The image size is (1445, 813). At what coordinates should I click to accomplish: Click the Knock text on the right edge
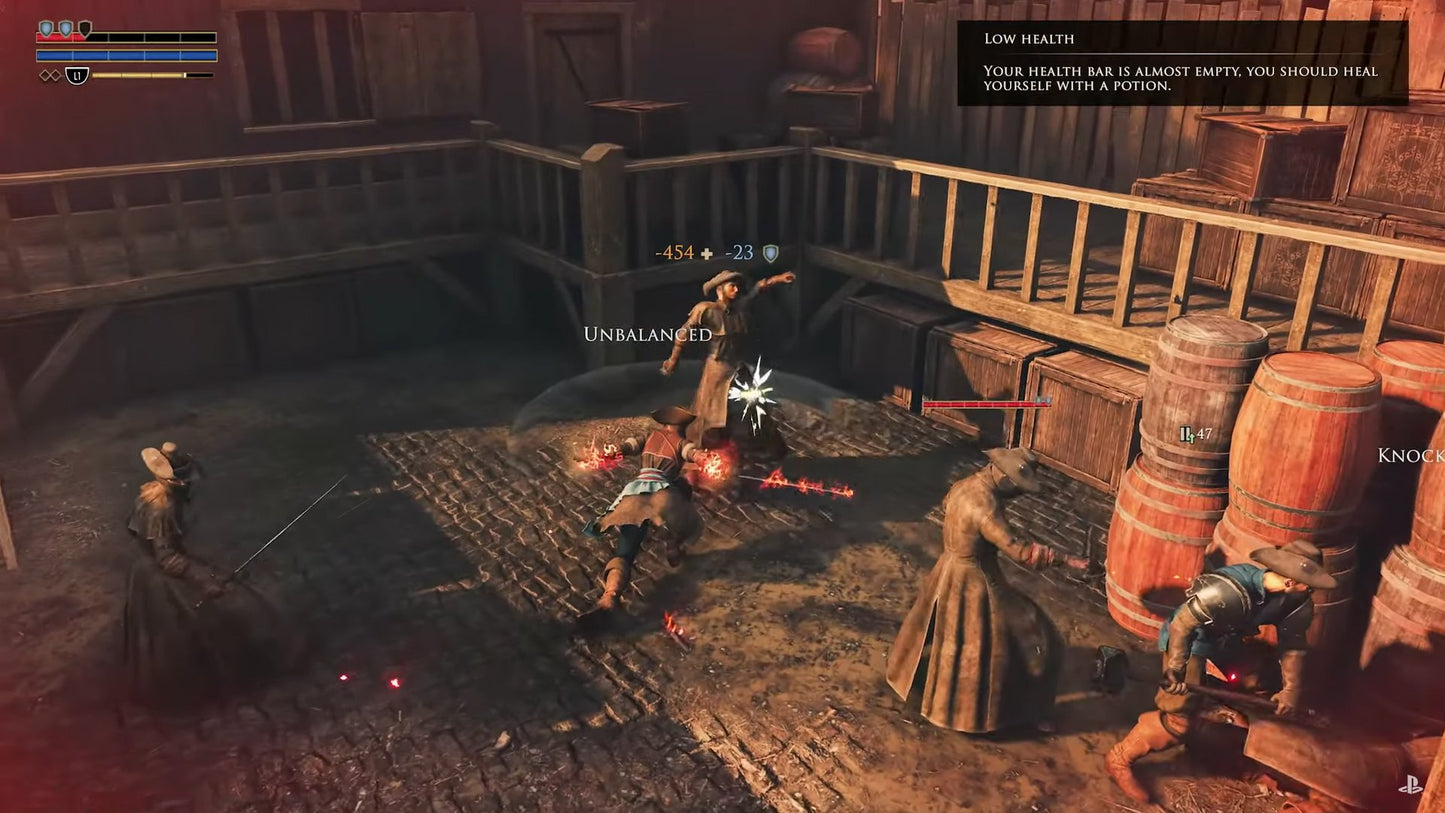click(x=1410, y=455)
